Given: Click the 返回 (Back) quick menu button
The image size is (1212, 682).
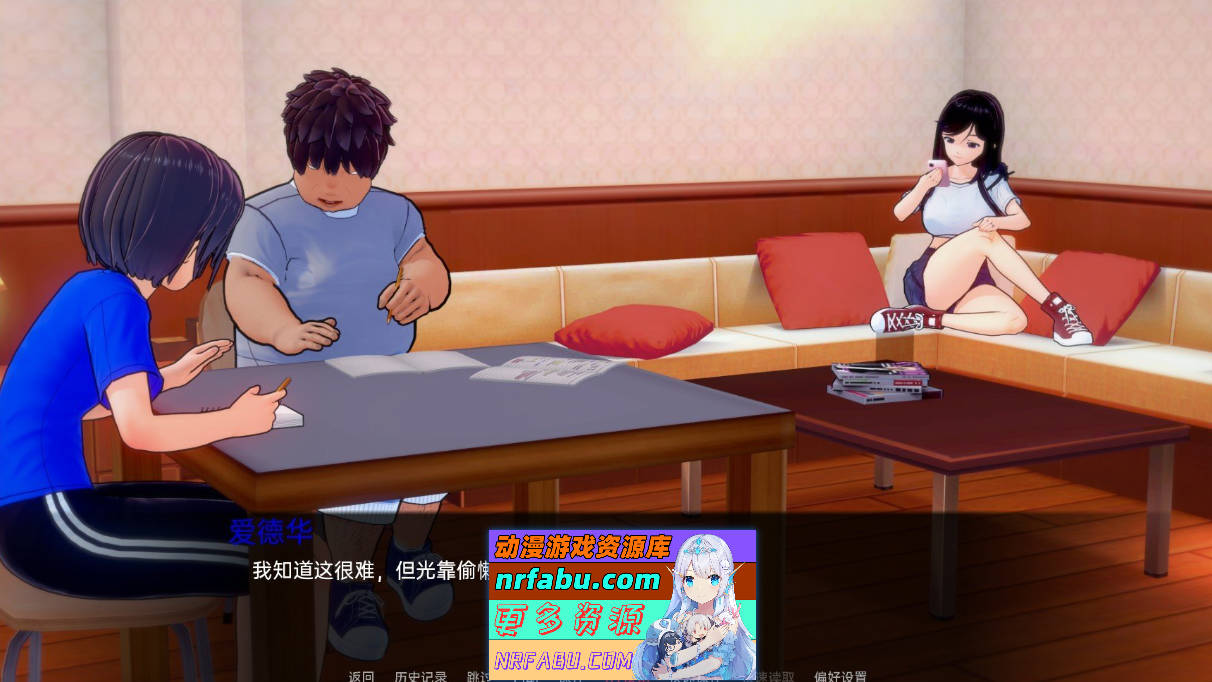Looking at the screenshot, I should [x=361, y=676].
